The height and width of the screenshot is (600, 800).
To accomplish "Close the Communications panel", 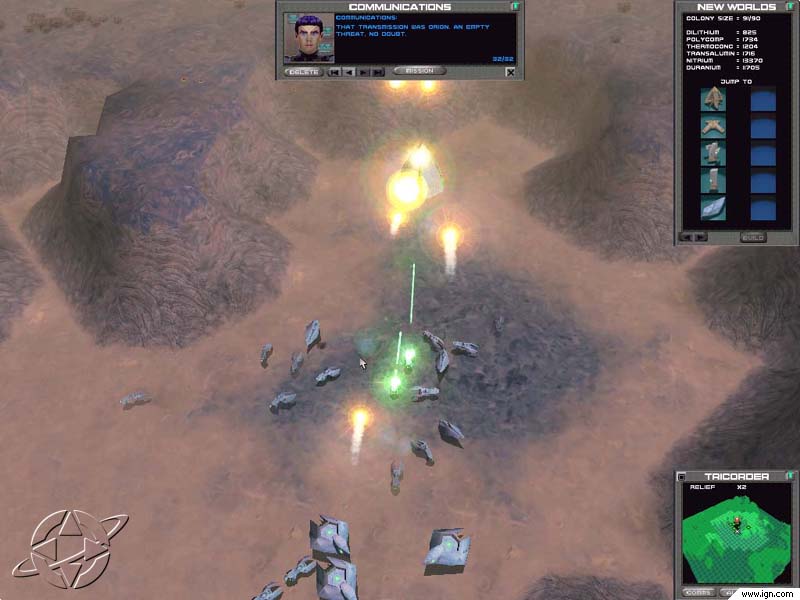I will pos(510,72).
